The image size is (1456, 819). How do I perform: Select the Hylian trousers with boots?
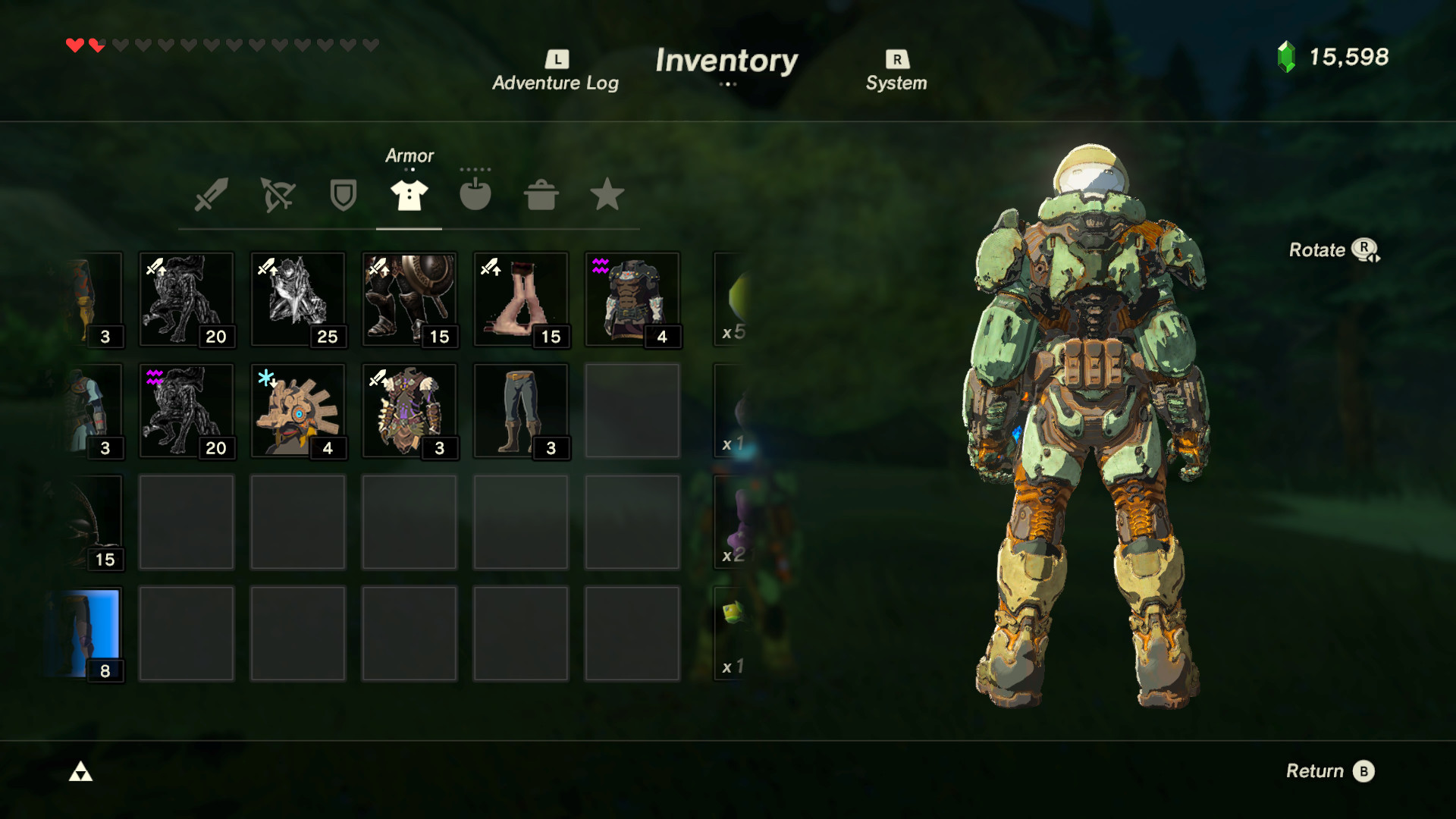(521, 409)
